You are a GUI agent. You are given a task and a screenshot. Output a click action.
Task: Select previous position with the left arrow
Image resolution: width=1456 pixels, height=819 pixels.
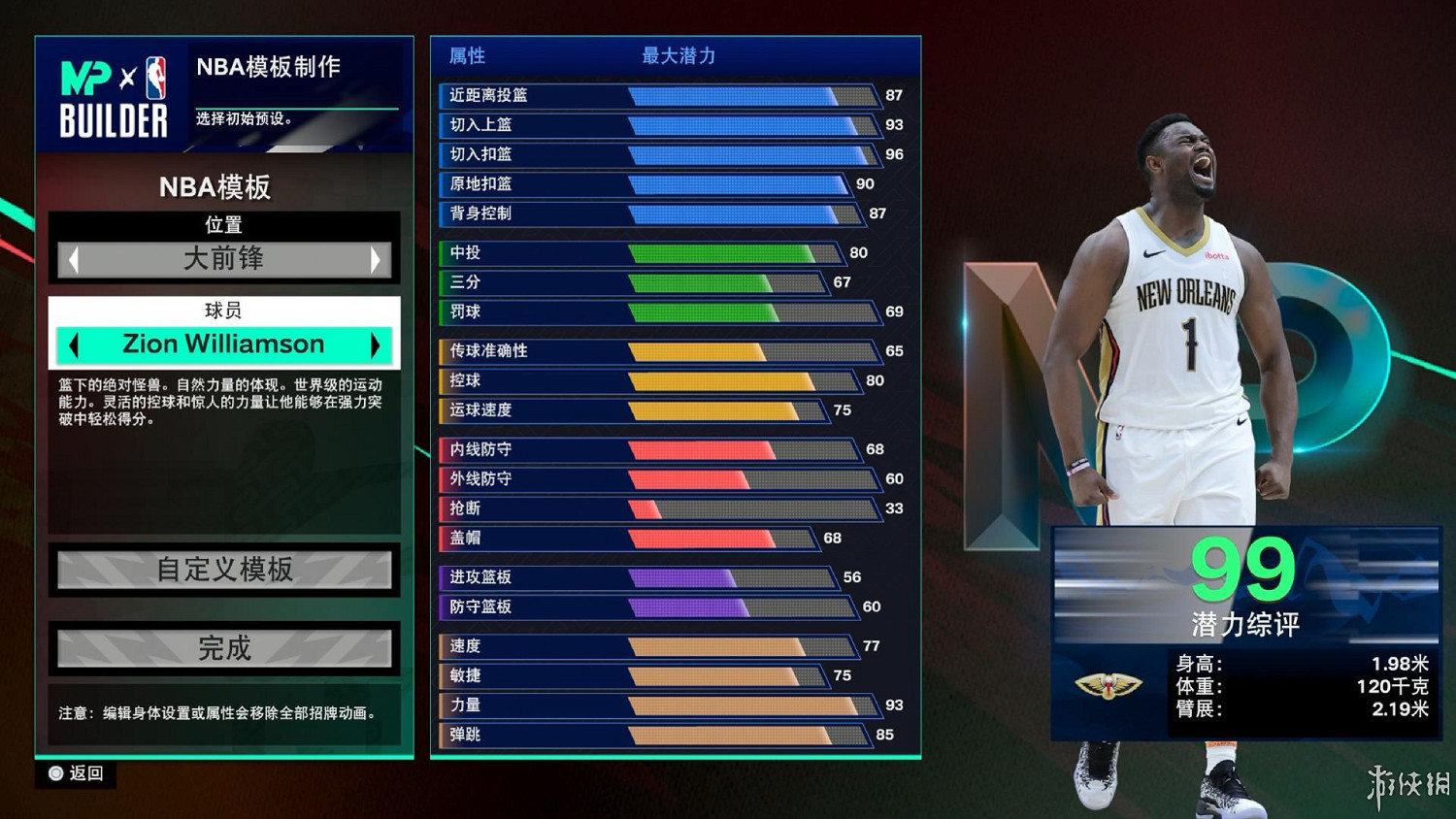pos(72,259)
